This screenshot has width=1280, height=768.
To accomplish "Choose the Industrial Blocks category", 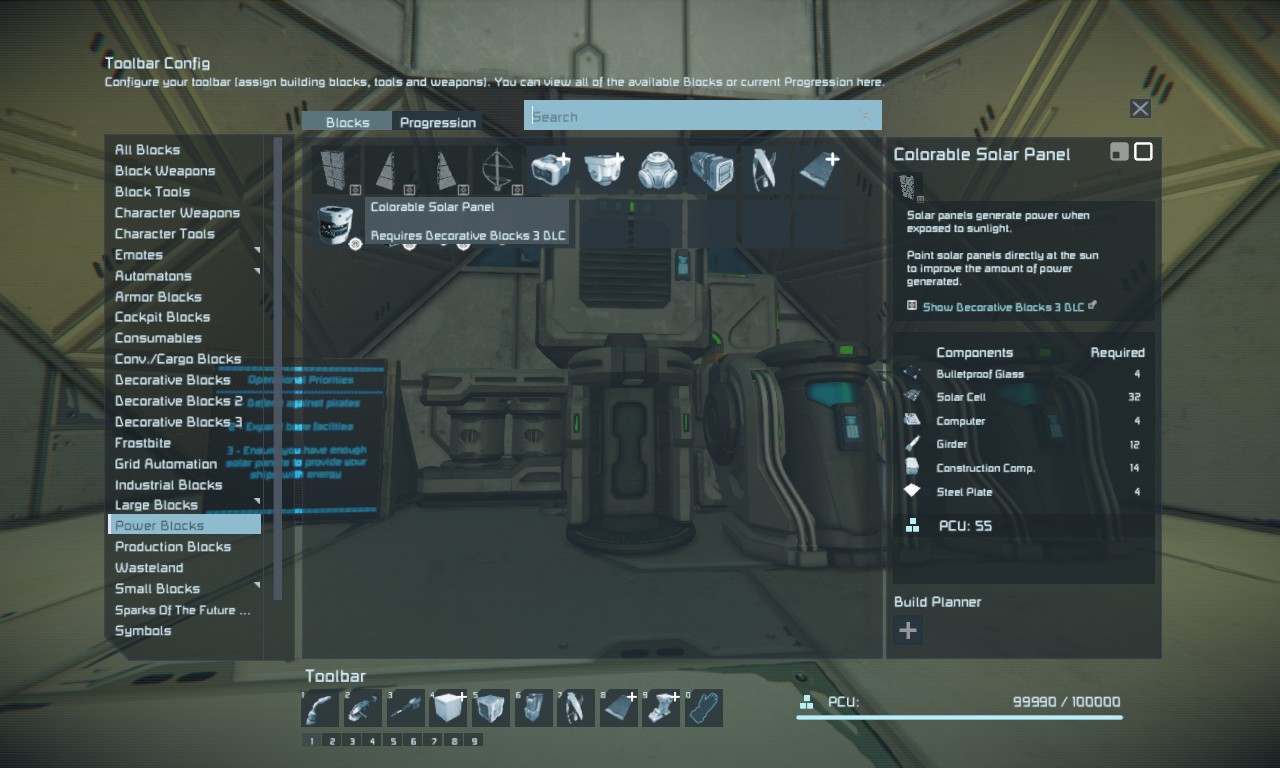I will point(168,485).
